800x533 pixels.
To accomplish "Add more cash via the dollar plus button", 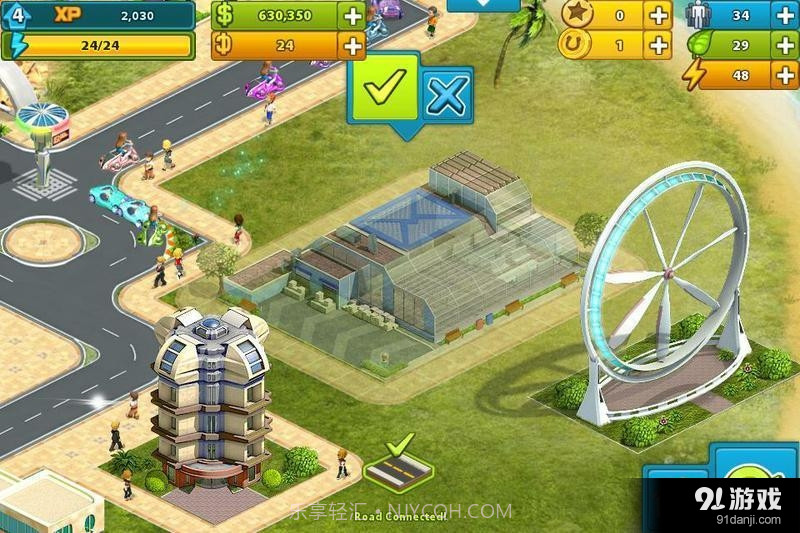I will pyautogui.click(x=352, y=15).
